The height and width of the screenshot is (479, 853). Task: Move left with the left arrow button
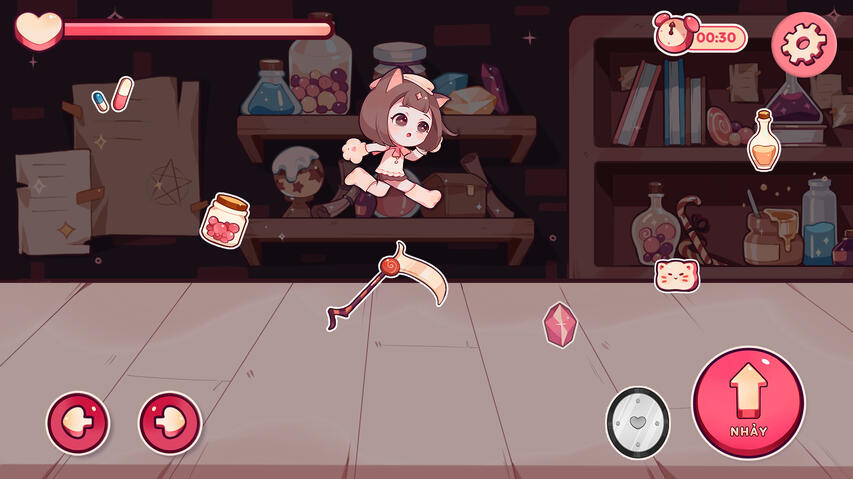(x=78, y=423)
